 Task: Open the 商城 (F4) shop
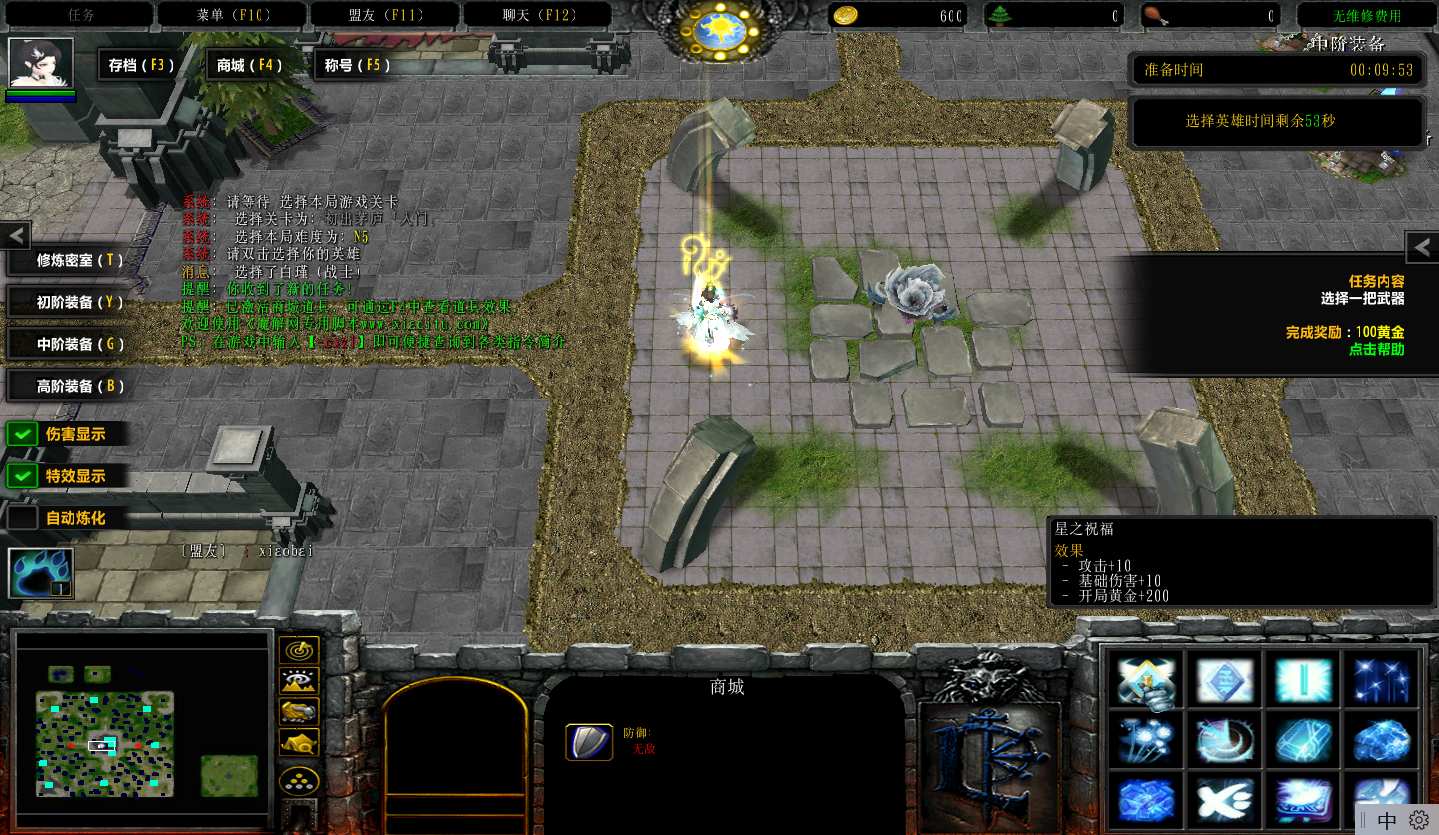(249, 65)
